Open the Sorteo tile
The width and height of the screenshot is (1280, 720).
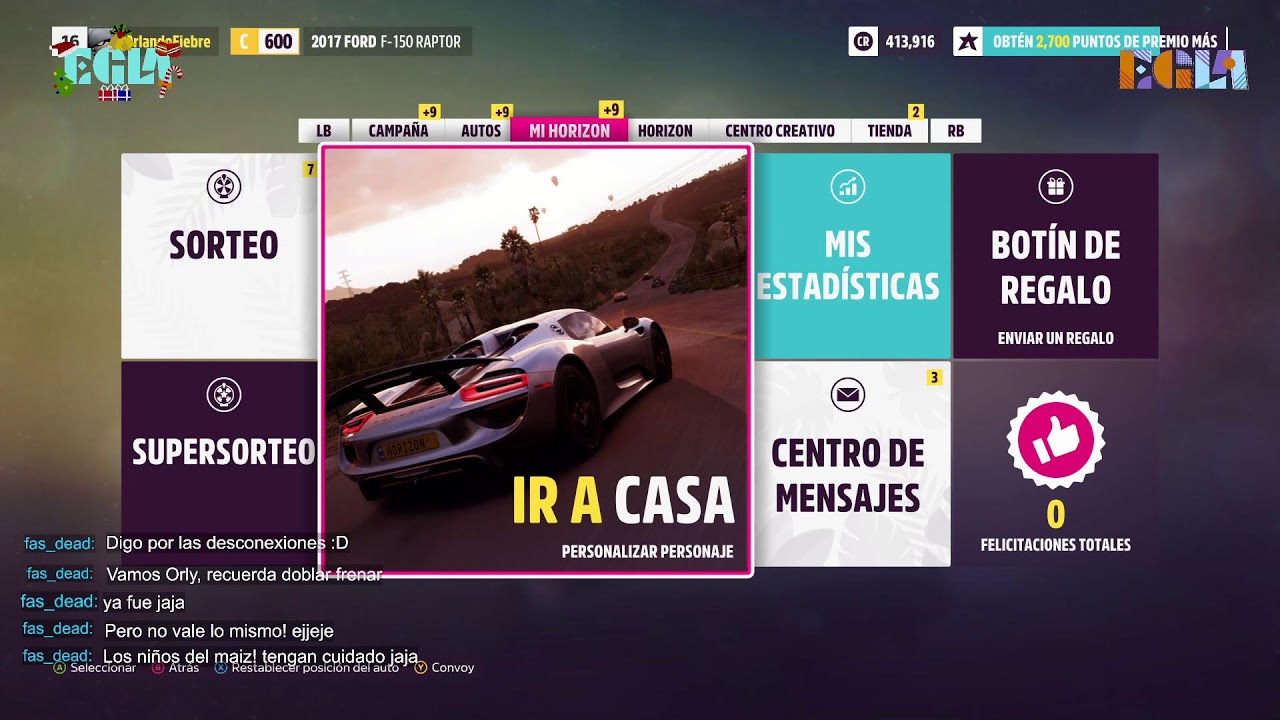coord(221,255)
